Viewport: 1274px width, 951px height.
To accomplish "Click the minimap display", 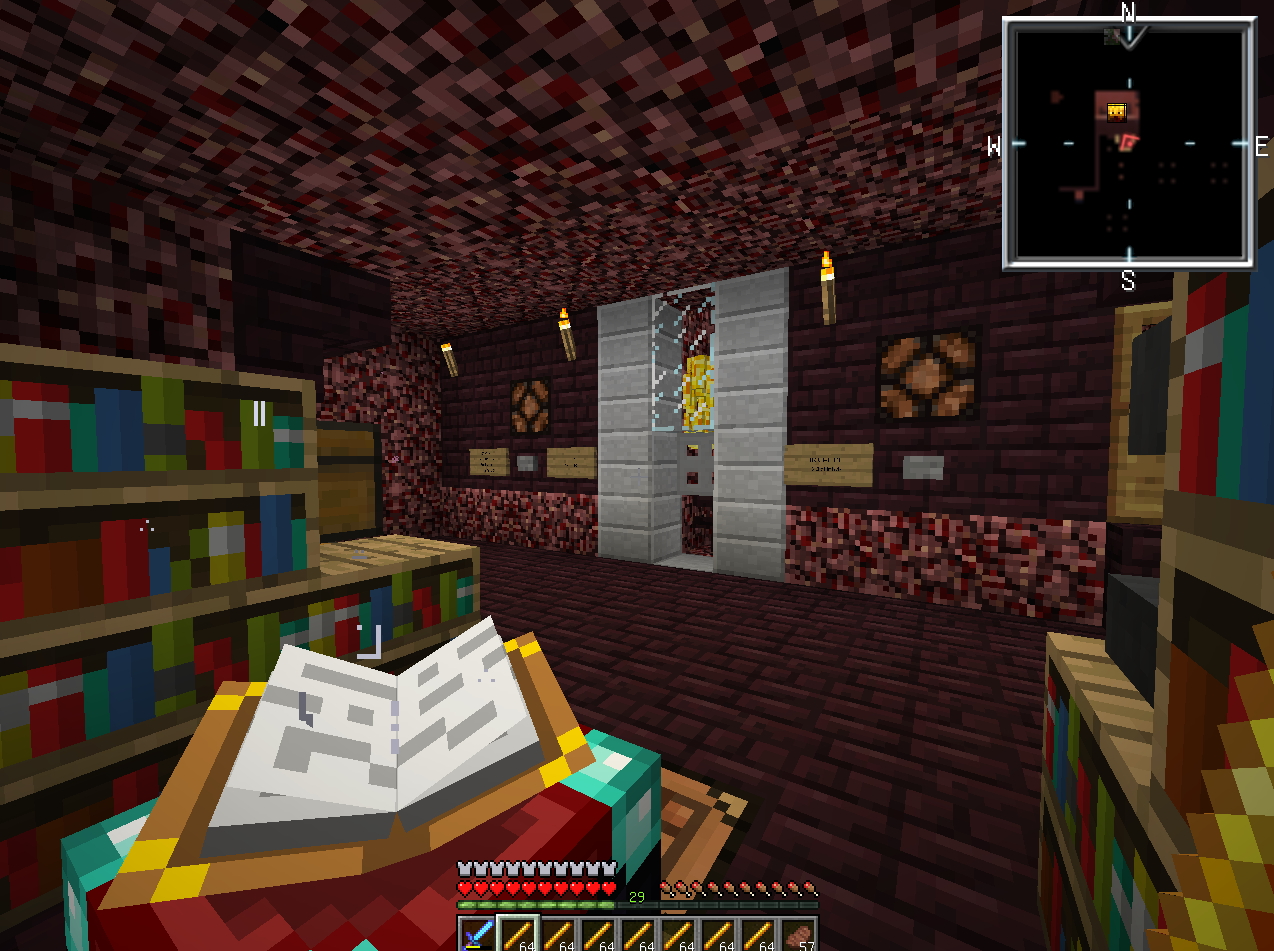I will coord(1129,144).
